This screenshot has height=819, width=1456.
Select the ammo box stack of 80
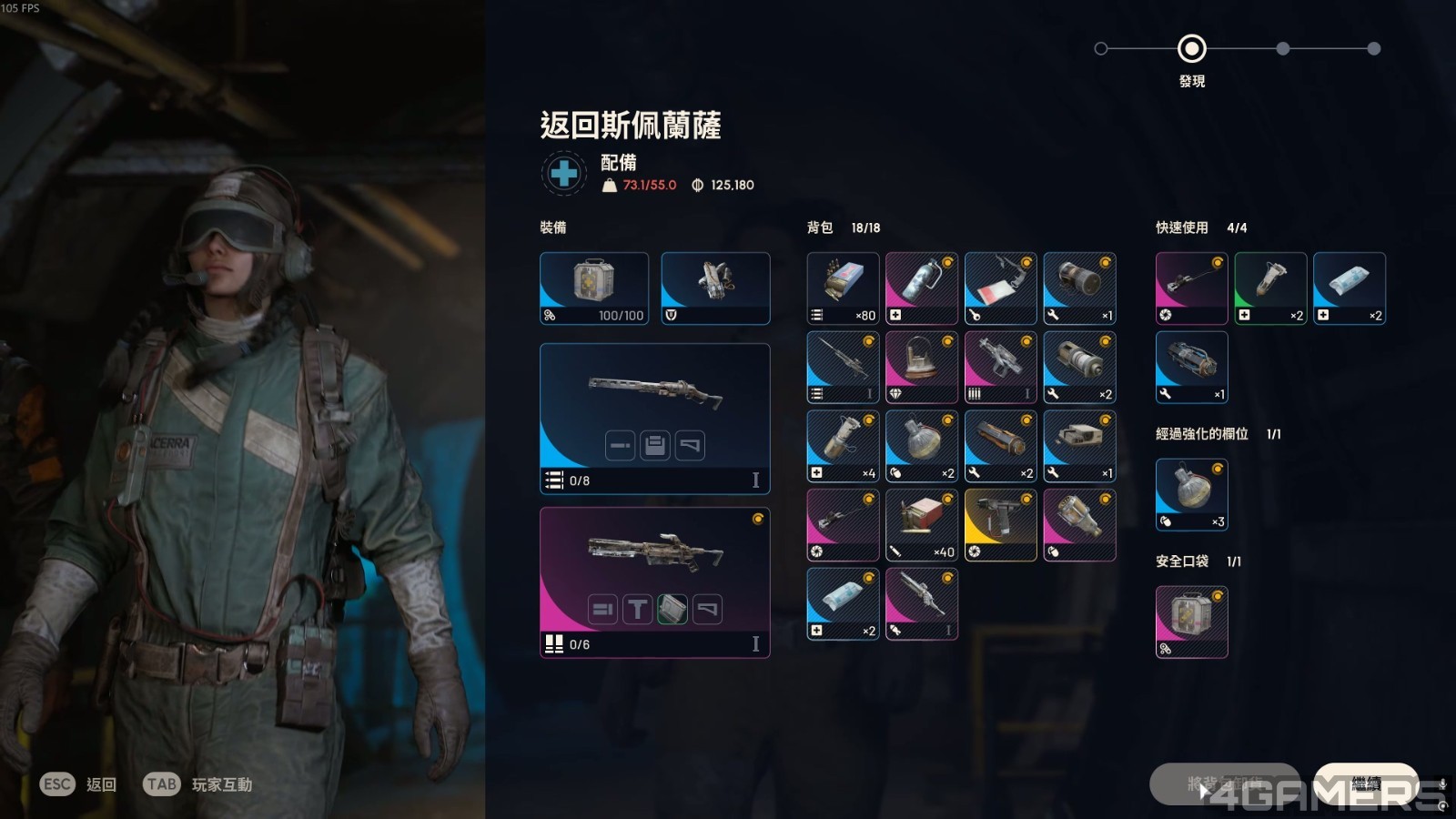(x=843, y=288)
